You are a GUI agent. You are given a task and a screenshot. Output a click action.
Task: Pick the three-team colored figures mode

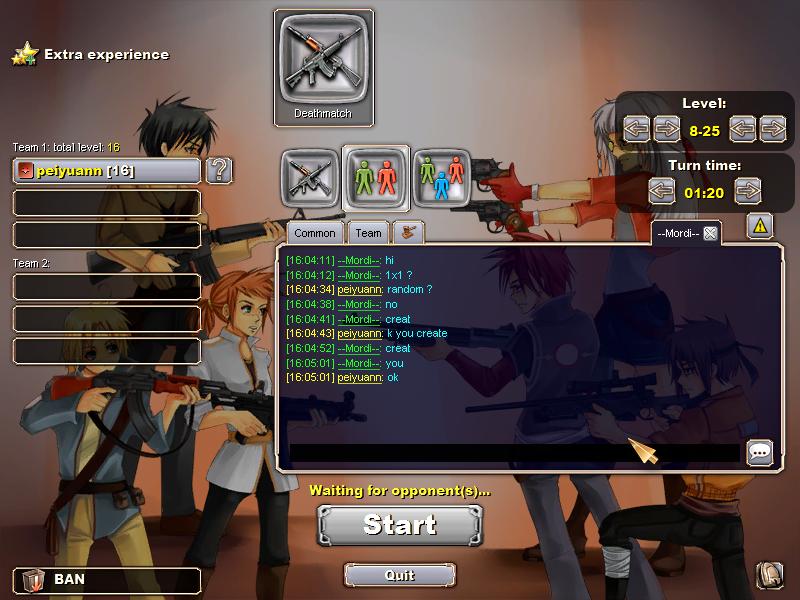tap(443, 177)
